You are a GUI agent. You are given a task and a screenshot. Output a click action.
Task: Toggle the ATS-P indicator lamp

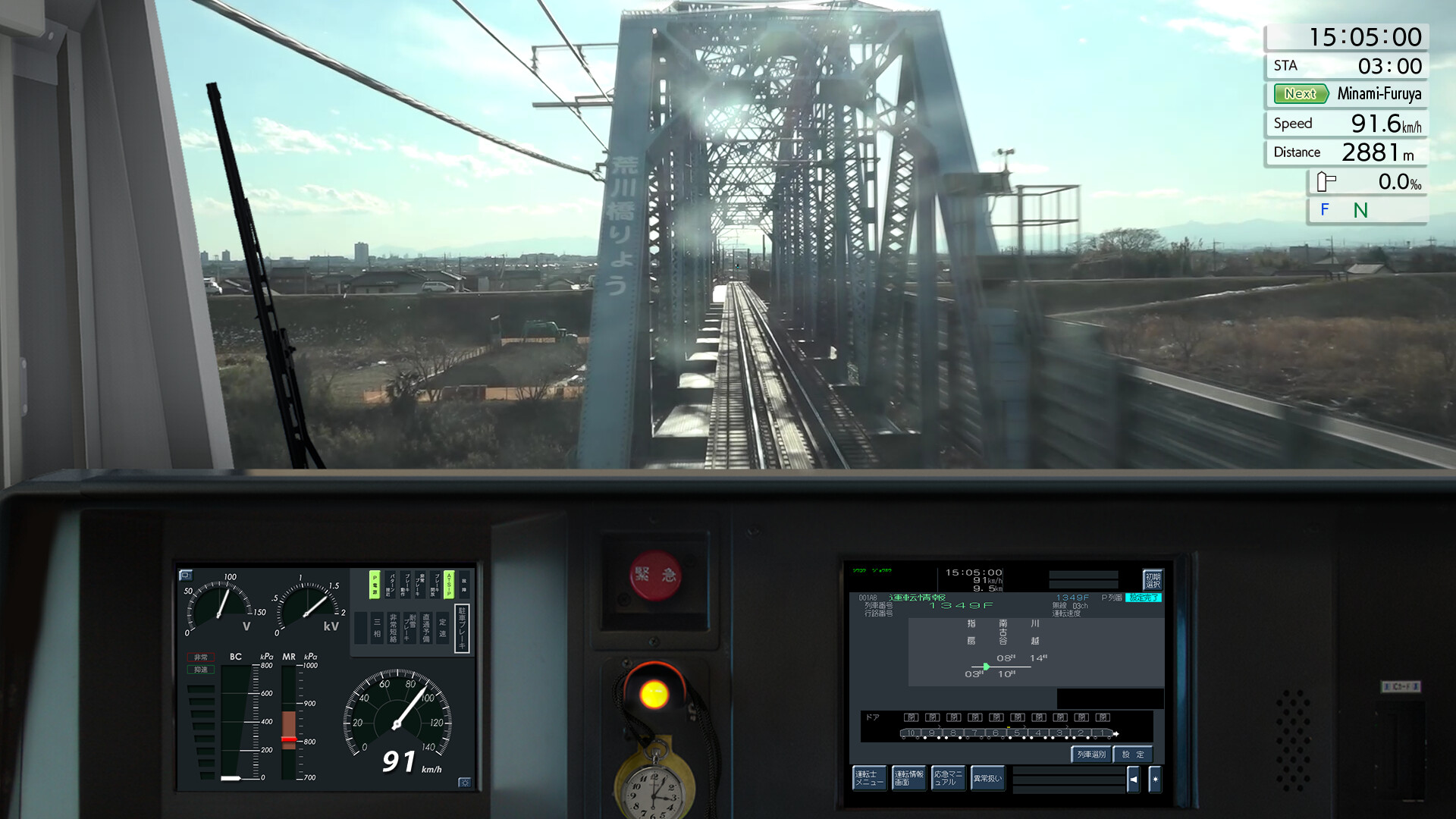click(449, 585)
